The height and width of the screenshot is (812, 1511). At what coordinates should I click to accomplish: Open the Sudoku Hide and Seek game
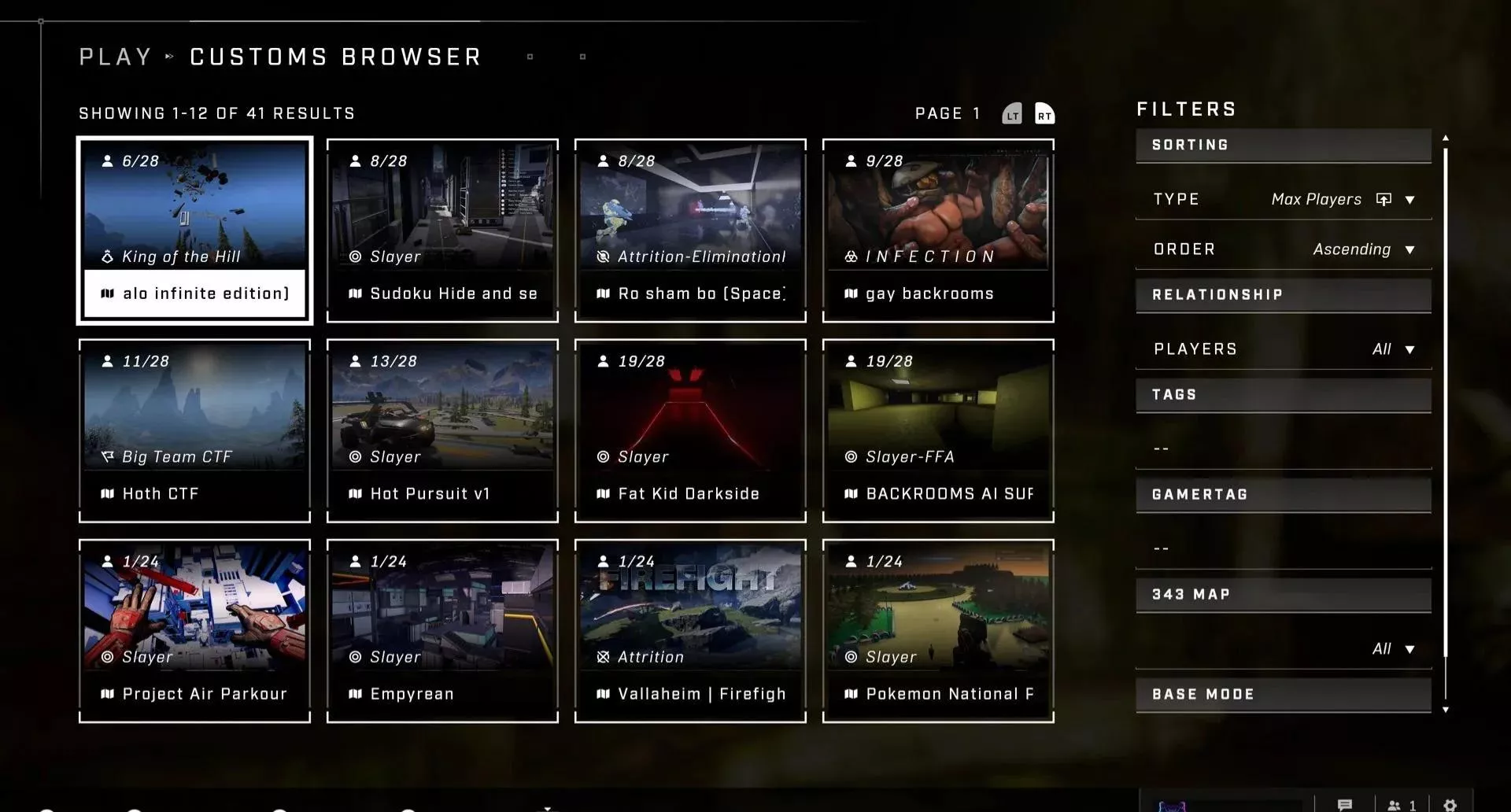pyautogui.click(x=442, y=230)
